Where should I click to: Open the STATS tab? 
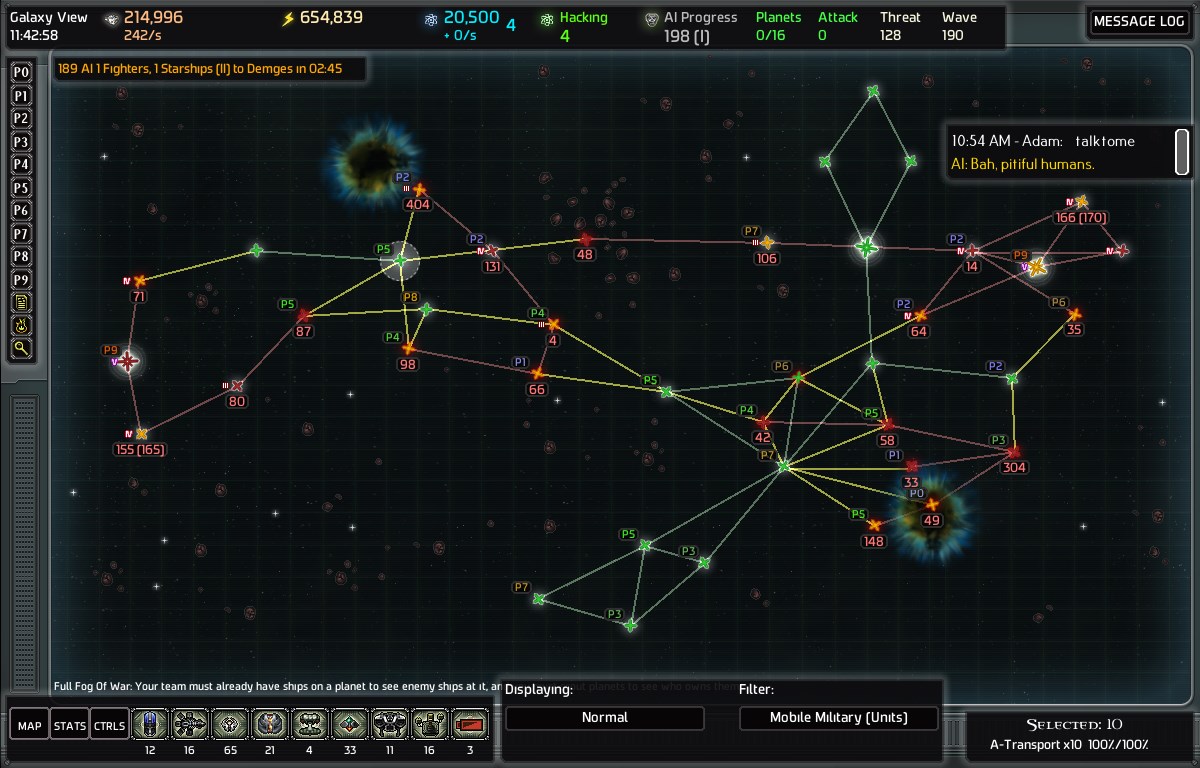pos(69,725)
